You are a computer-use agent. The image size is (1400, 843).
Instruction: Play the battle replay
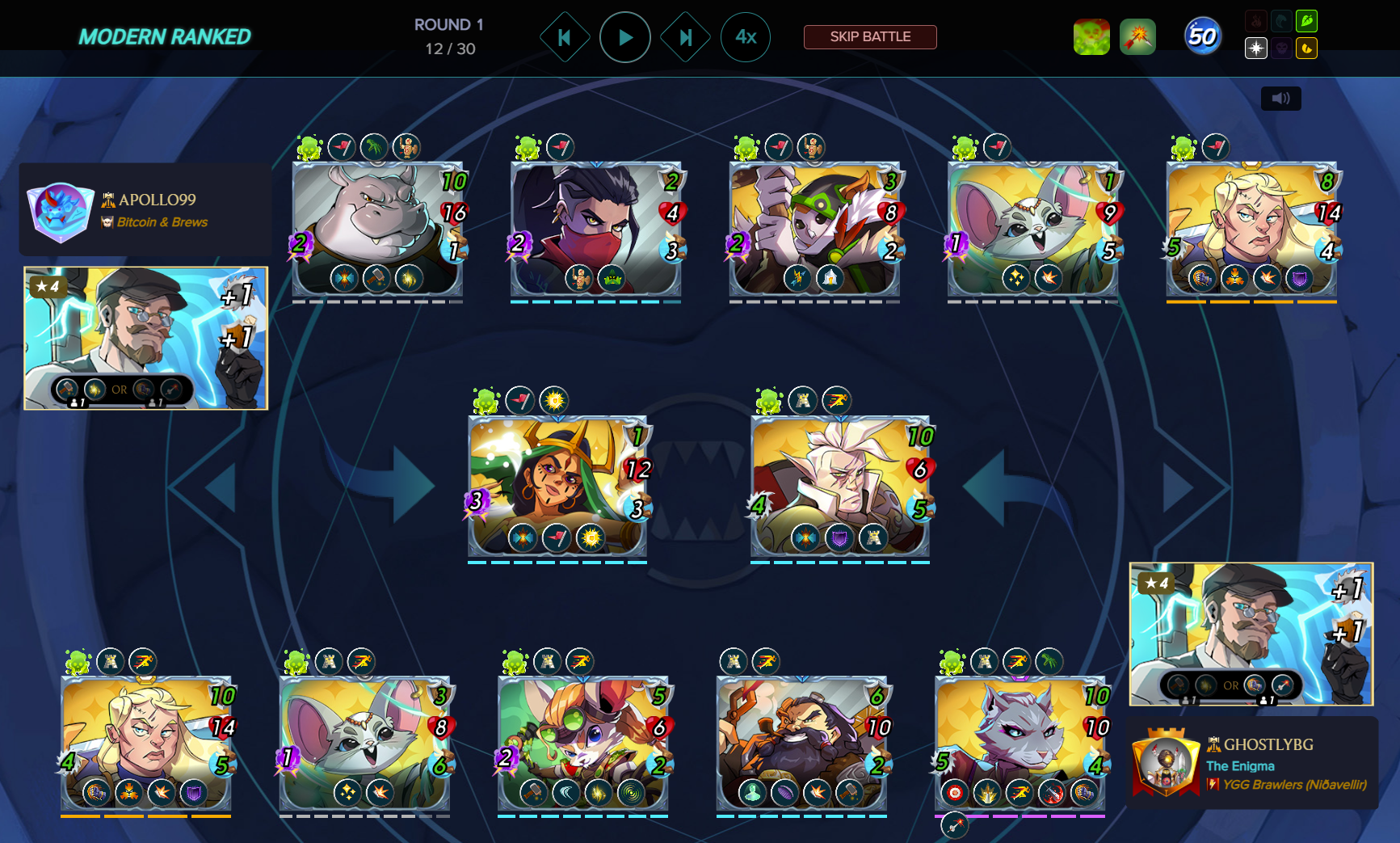624,37
